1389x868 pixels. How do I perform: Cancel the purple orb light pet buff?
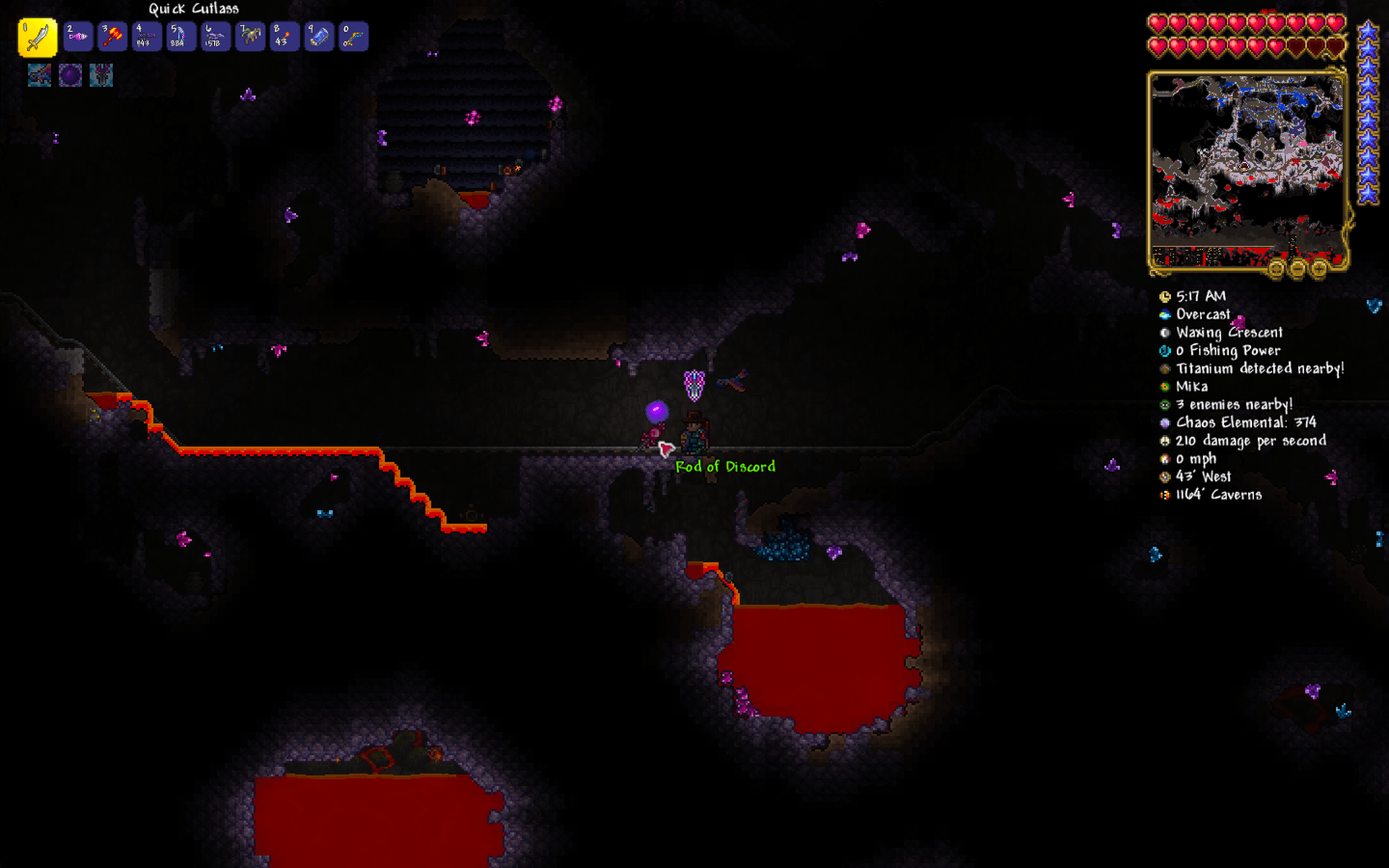(70, 75)
